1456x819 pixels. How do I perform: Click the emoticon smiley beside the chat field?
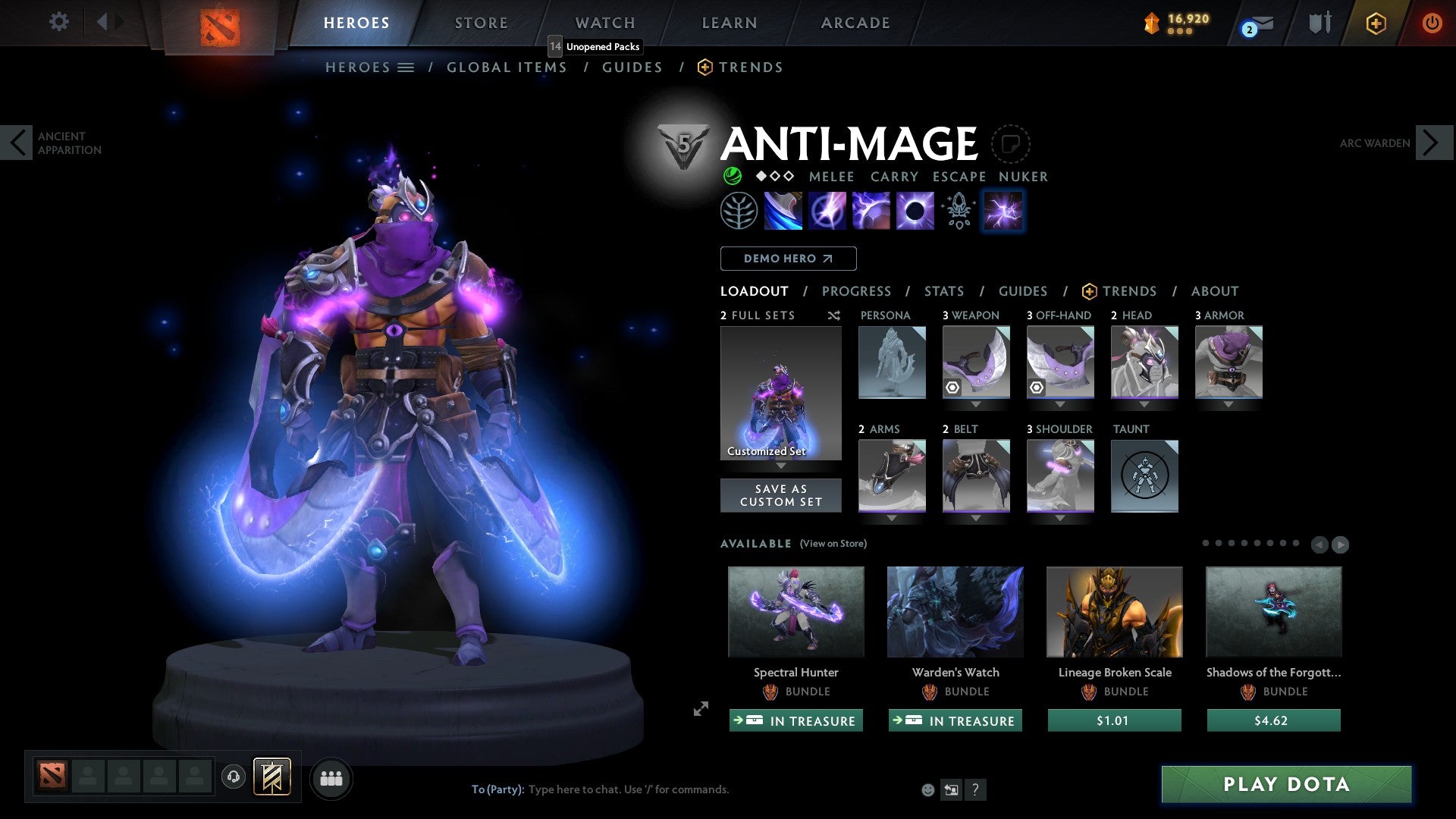coord(927,789)
